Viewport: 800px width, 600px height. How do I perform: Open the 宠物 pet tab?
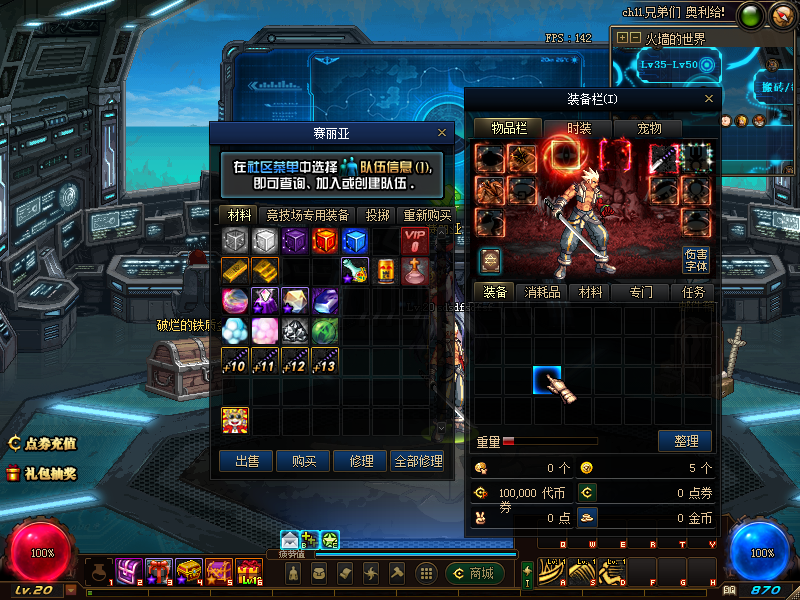(x=649, y=128)
